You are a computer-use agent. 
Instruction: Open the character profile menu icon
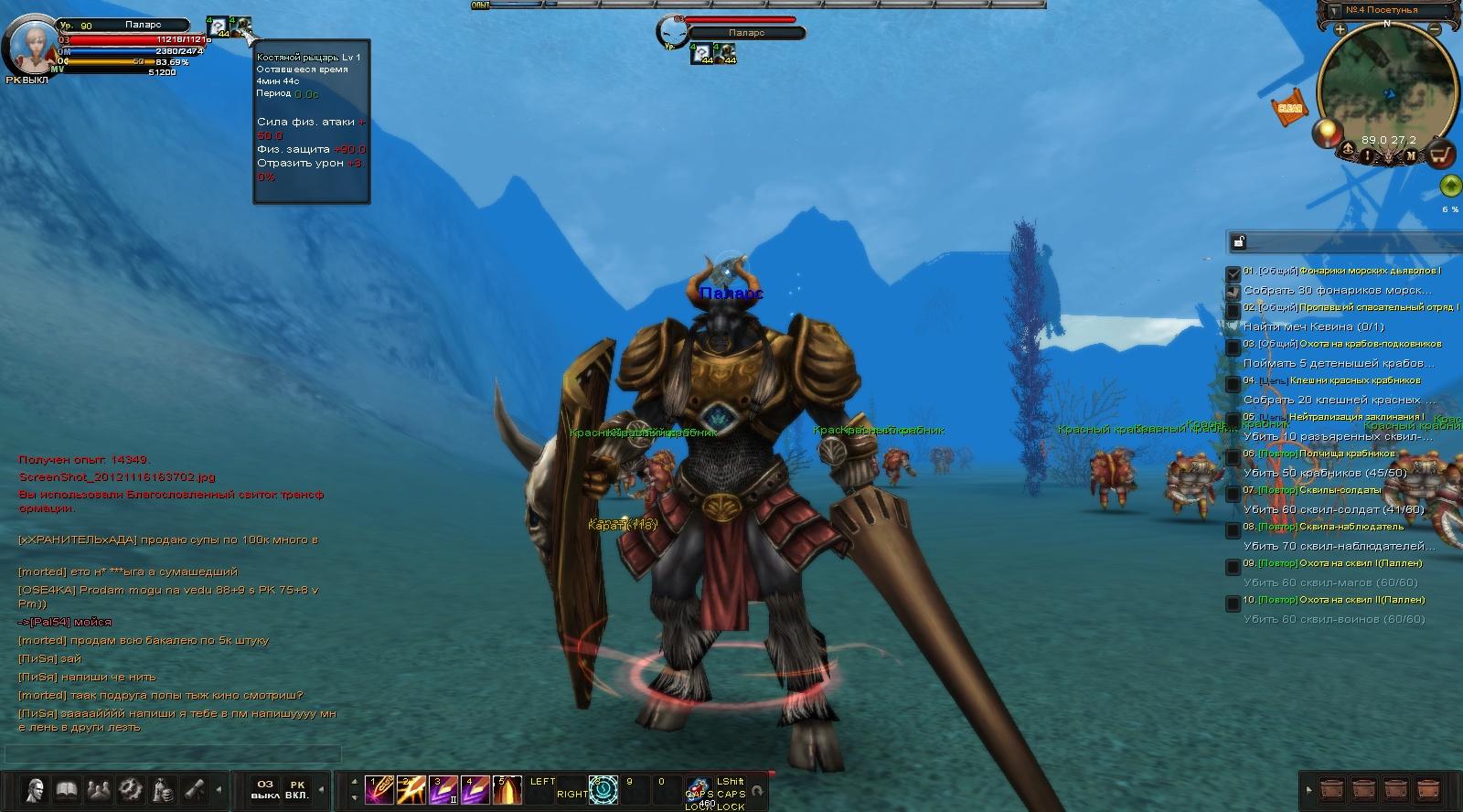click(36, 788)
